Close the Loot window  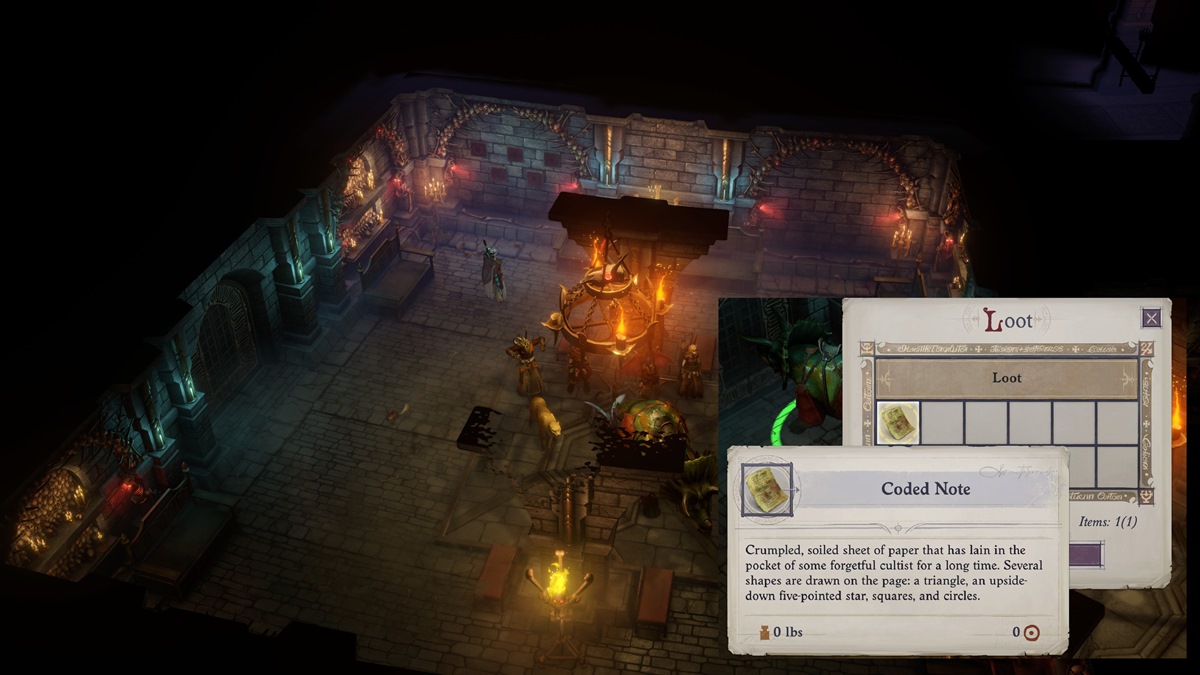1151,318
